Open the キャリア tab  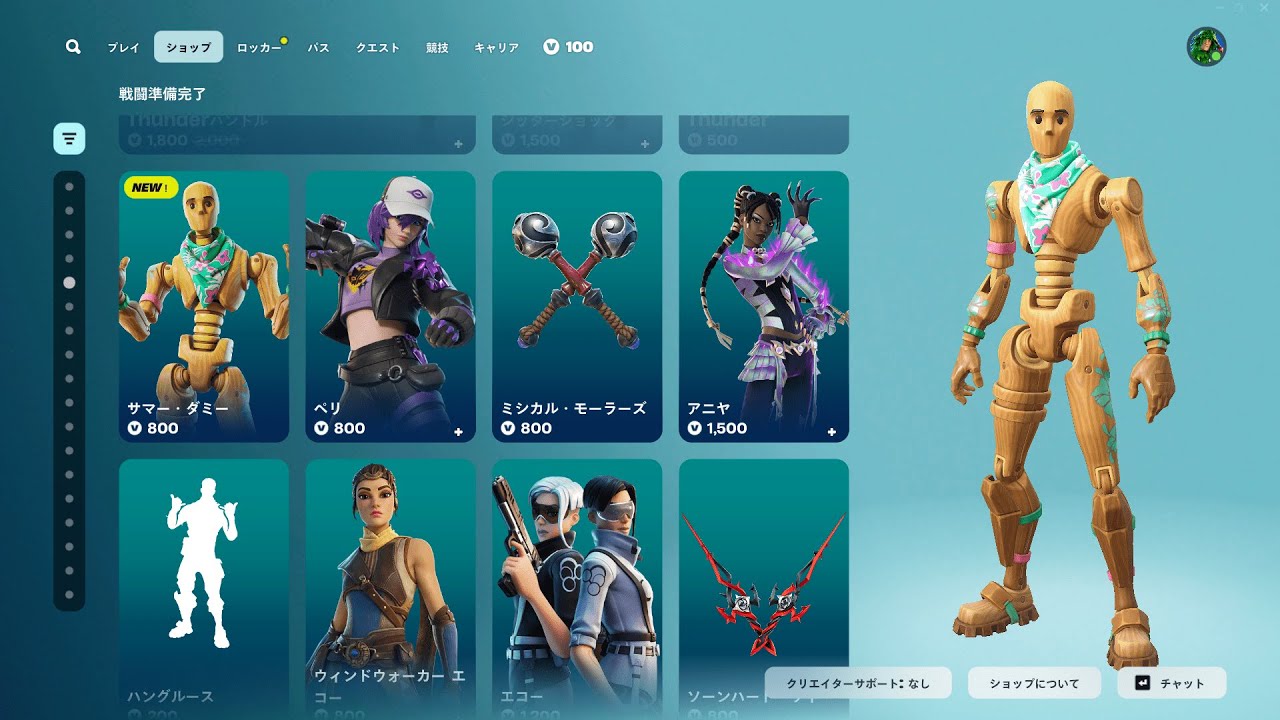pos(496,47)
